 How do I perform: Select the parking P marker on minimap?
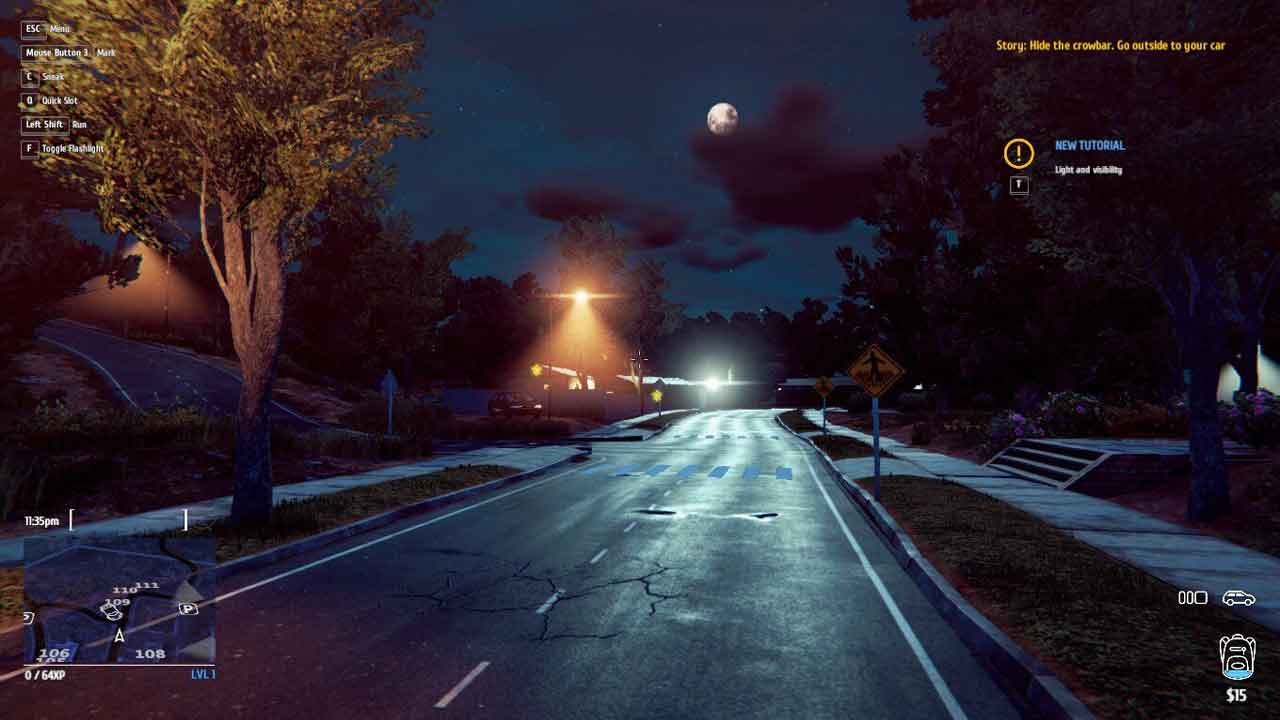(x=188, y=608)
